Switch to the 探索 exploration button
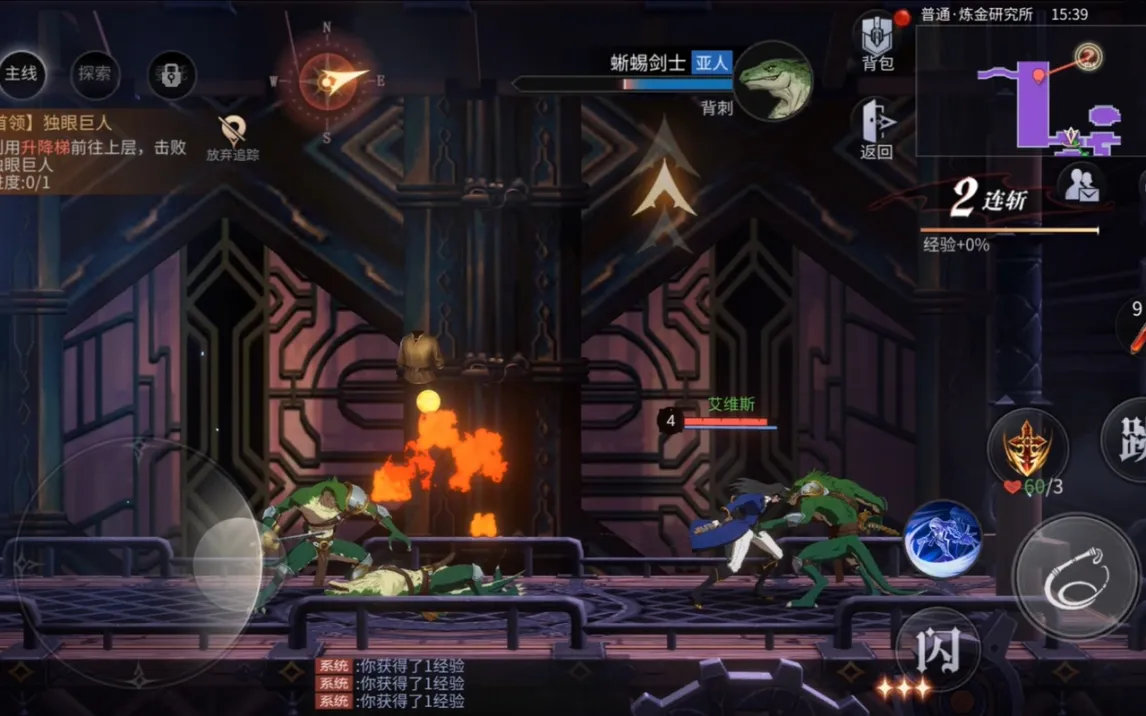Viewport: 1146px width, 716px height. point(95,73)
